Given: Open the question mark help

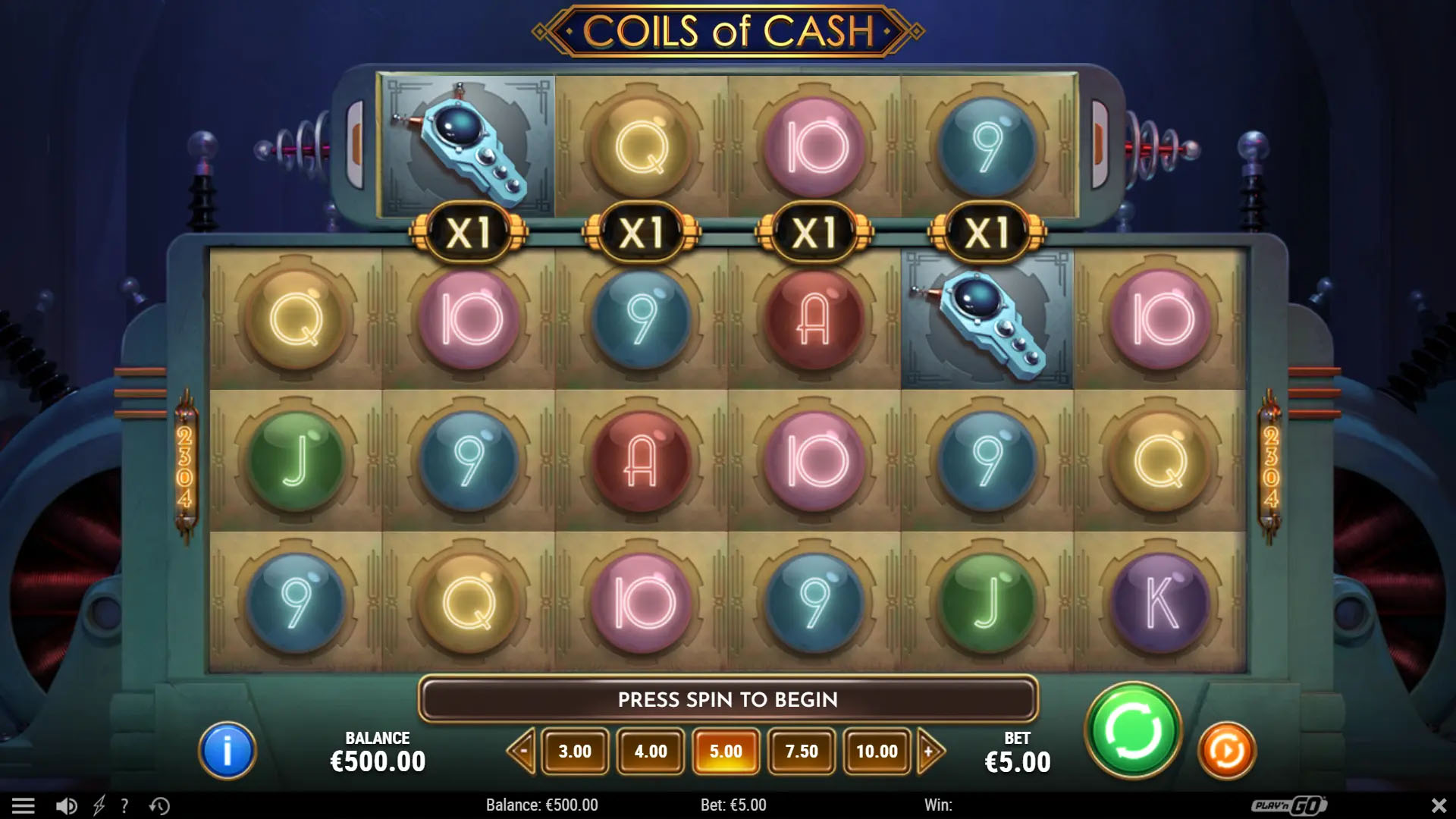Looking at the screenshot, I should pos(124,805).
